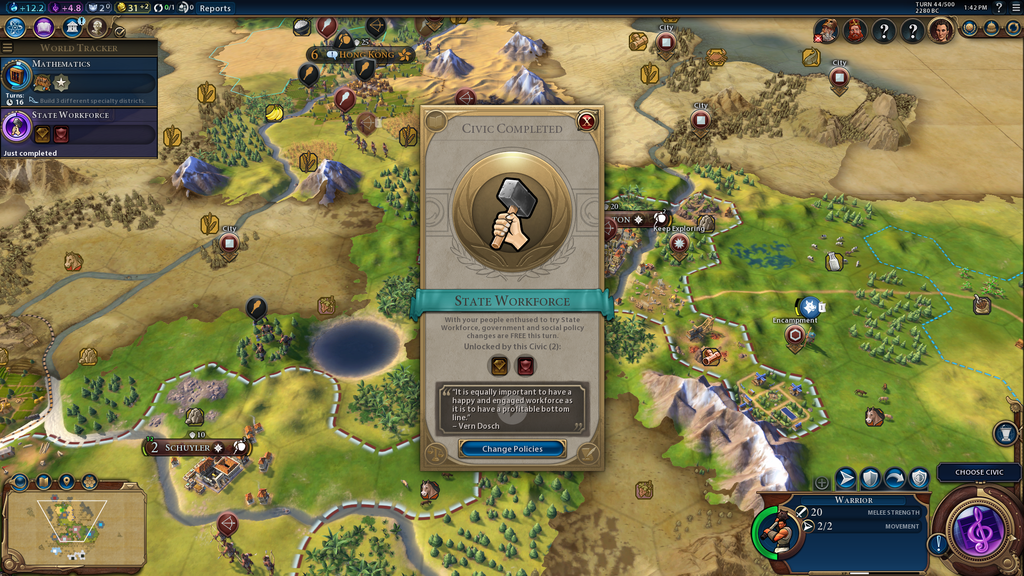Open the technology tree
This screenshot has width=1024, height=576.
pos(15,28)
